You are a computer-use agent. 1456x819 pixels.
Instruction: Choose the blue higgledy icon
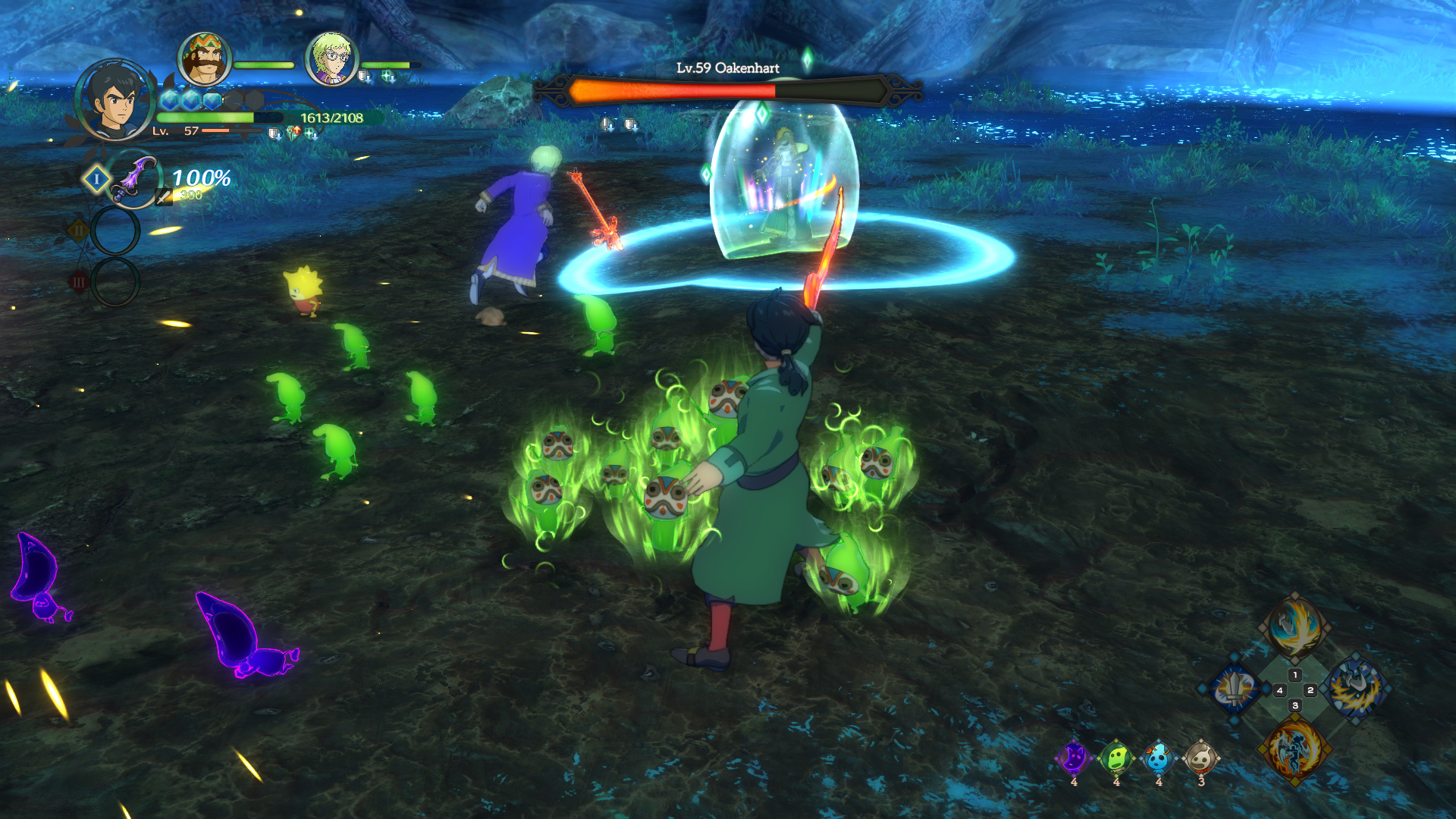click(1159, 758)
